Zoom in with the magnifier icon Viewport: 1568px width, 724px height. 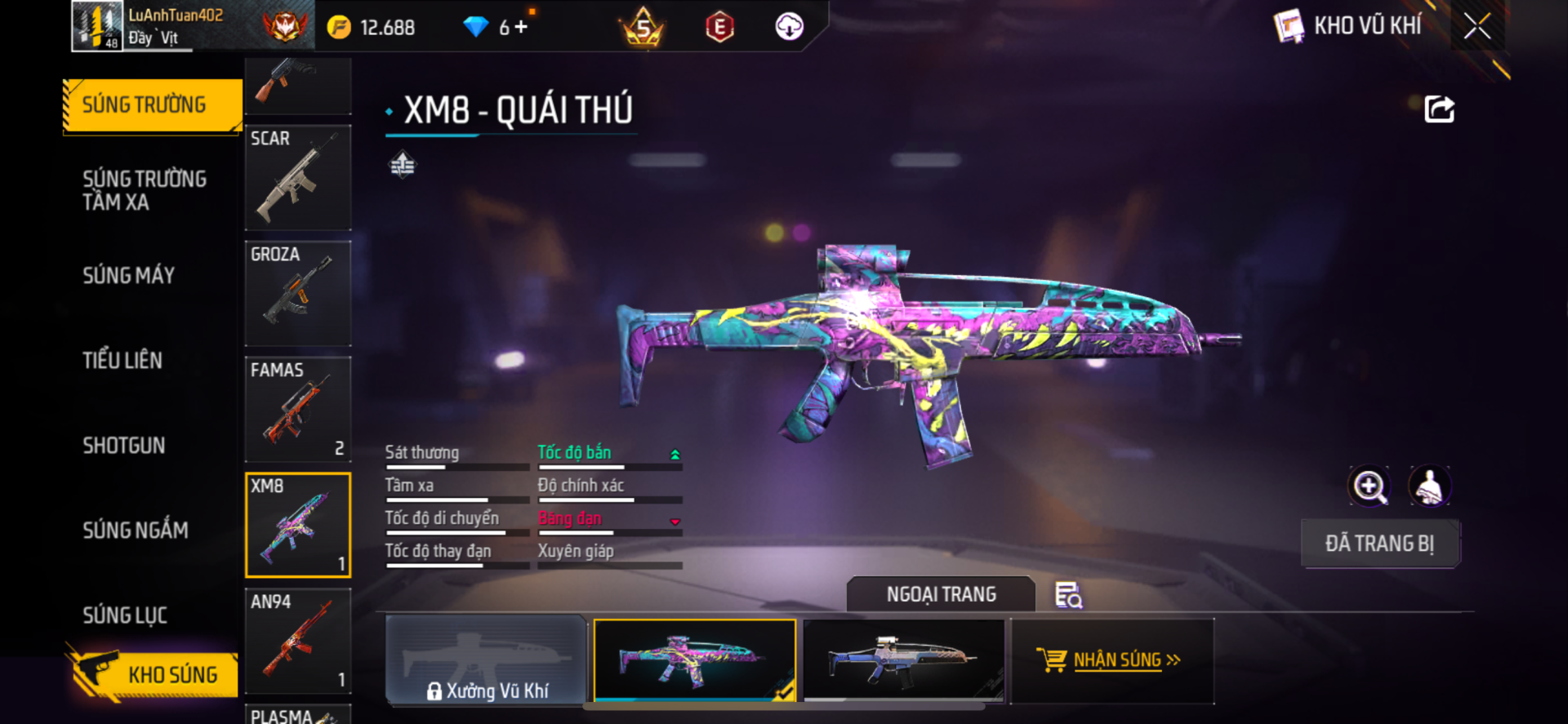(1370, 486)
